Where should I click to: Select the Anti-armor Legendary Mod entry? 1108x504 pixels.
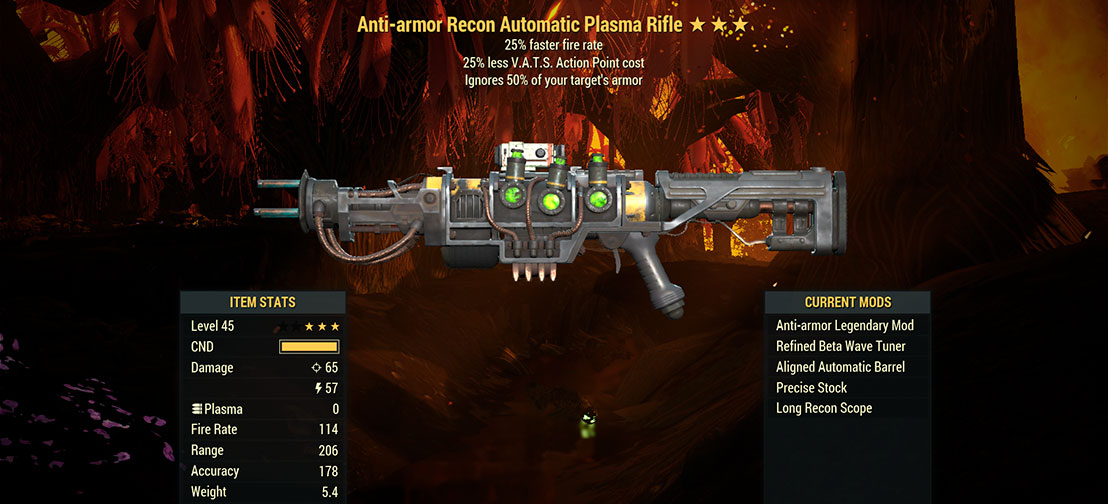click(x=844, y=326)
